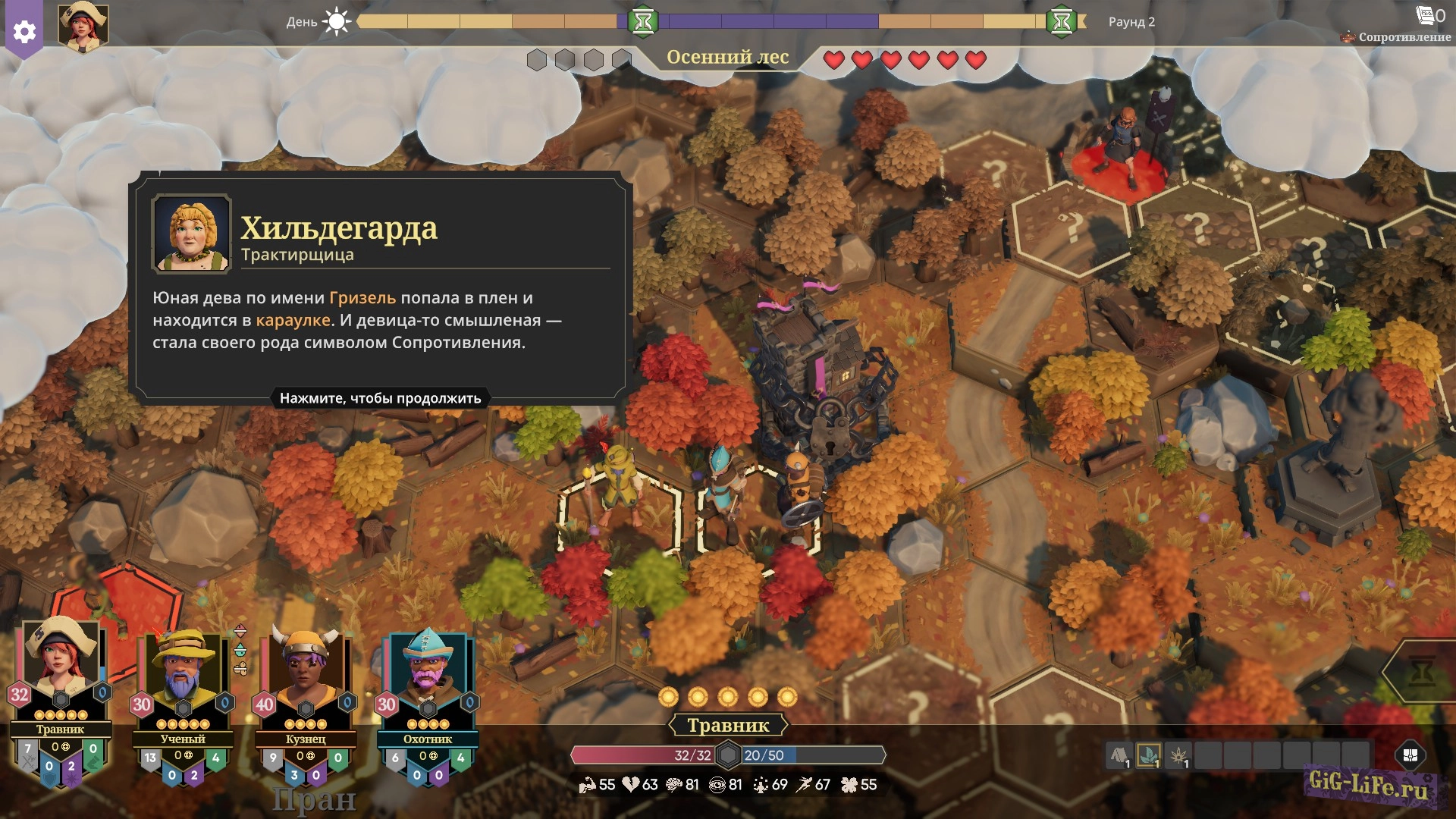Select the spiky flower item slot
1456x819 pixels.
coord(1178,755)
